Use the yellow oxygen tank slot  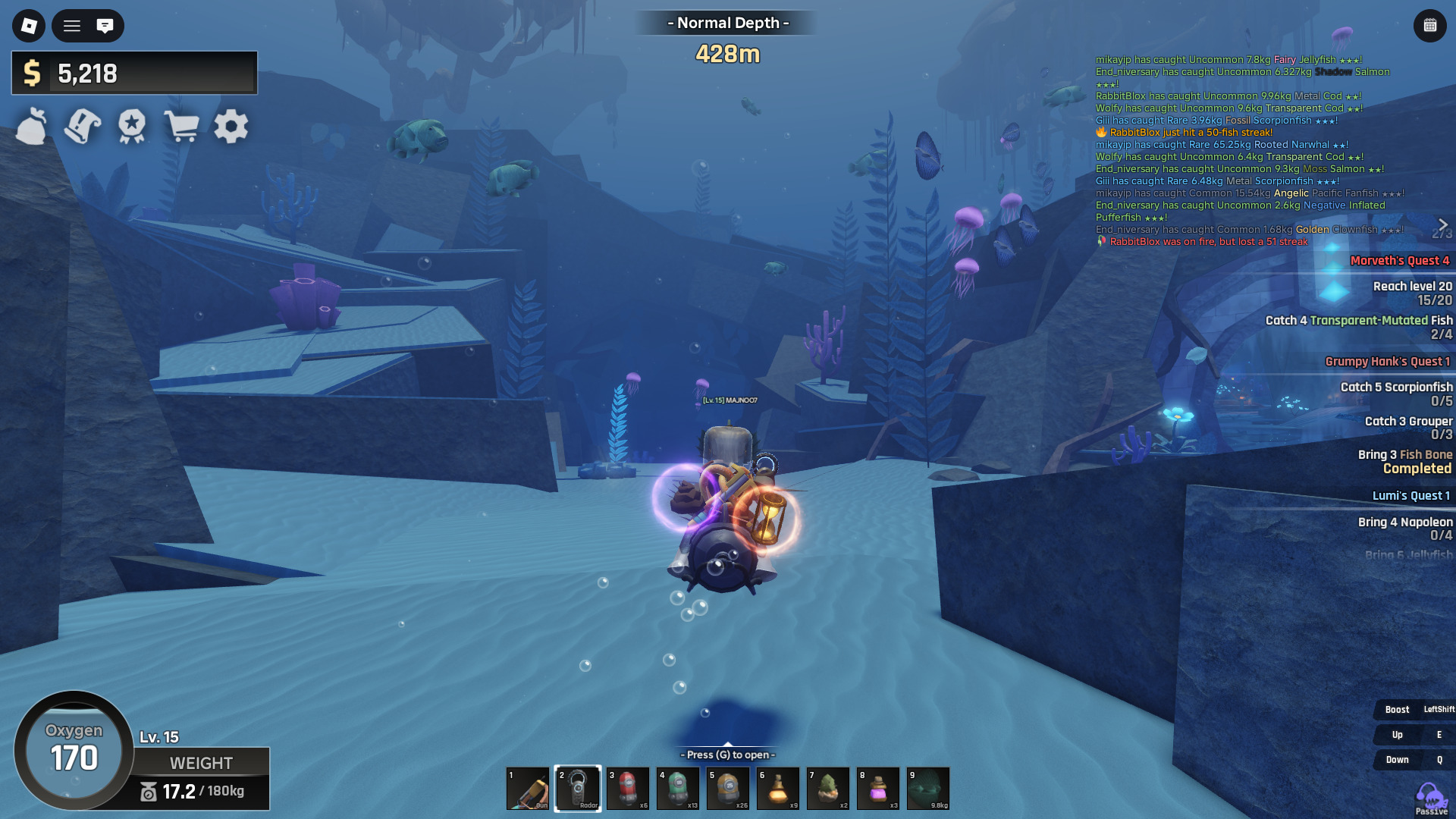click(x=728, y=789)
